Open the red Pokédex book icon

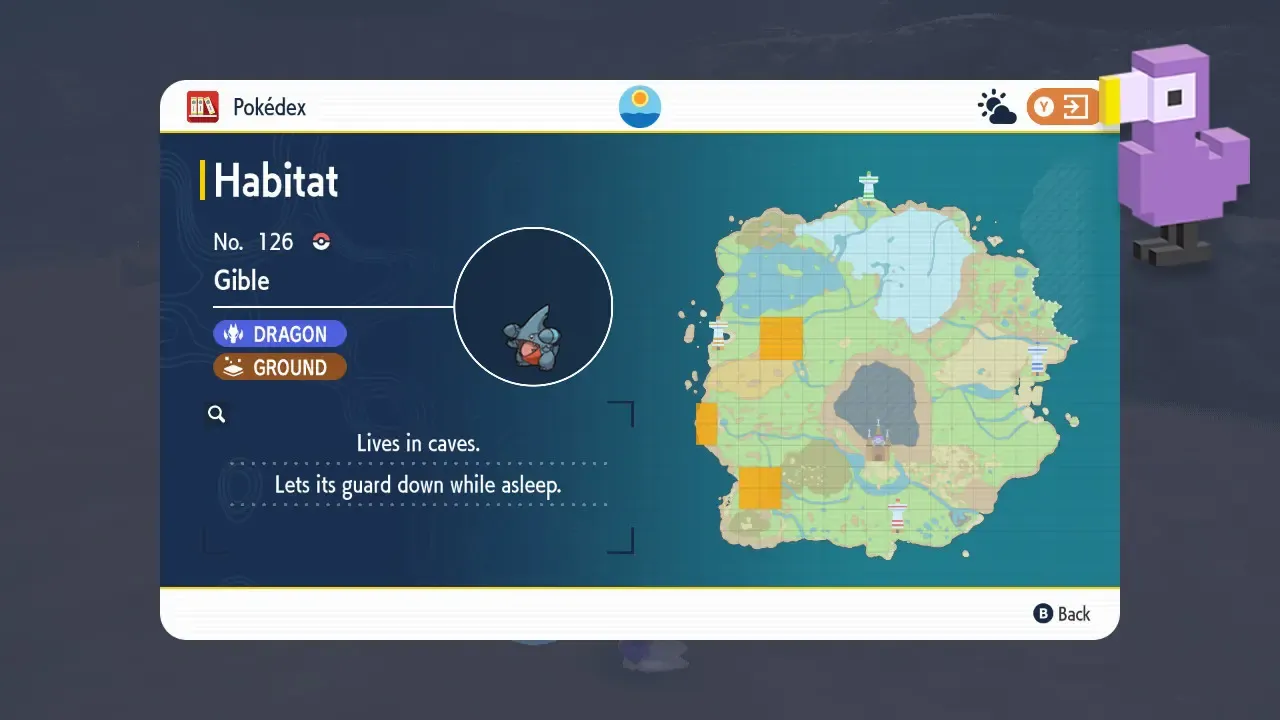click(202, 106)
